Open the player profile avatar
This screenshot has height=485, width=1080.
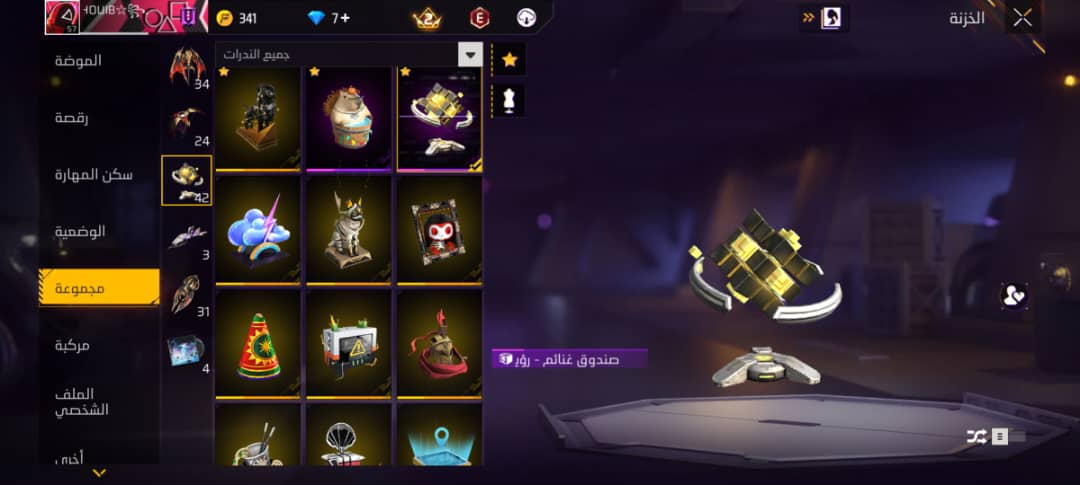point(60,17)
